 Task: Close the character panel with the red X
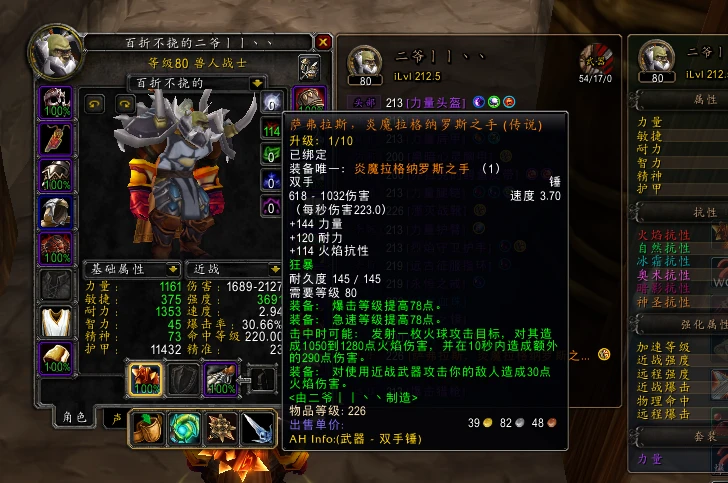click(323, 42)
